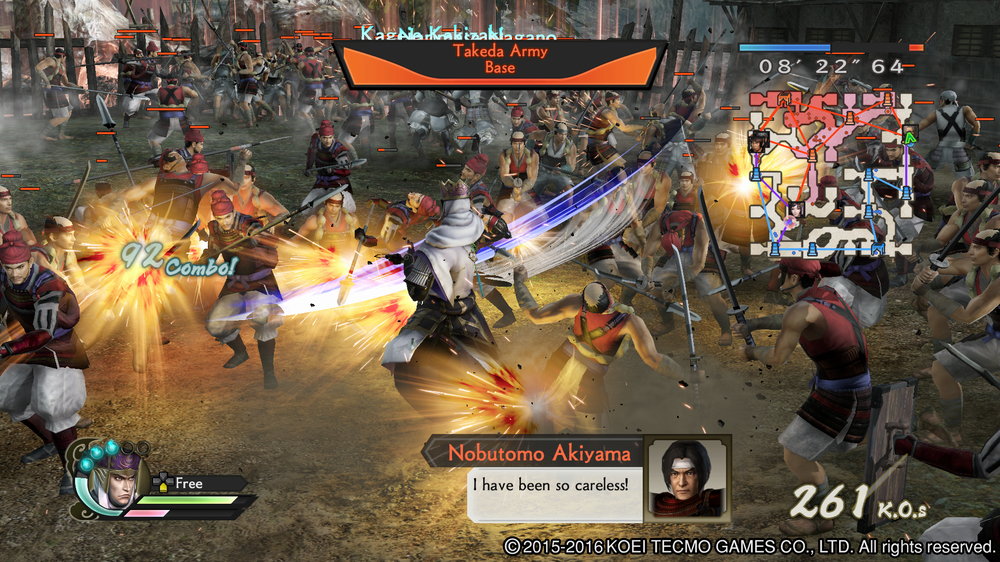
Task: Select the Takeda Army Base banner
Action: pos(499,60)
